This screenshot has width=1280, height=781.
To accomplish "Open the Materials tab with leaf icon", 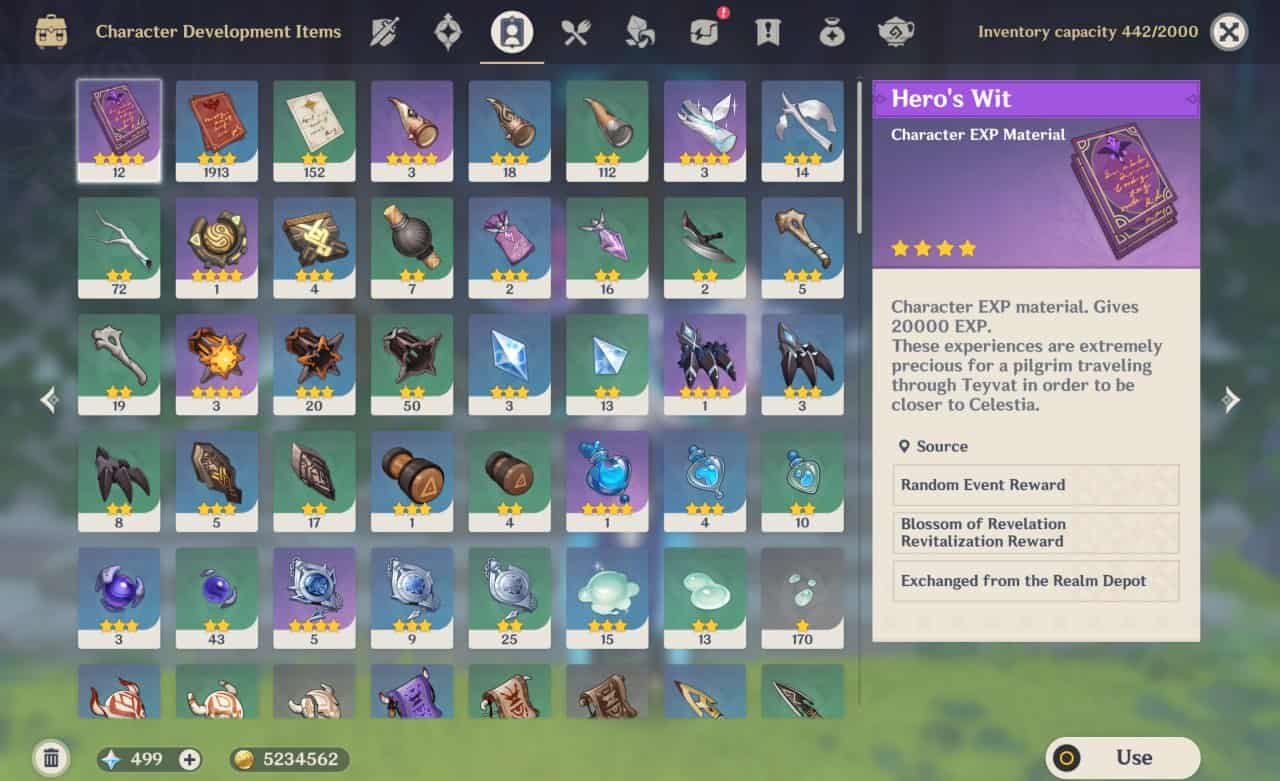I will pyautogui.click(x=639, y=31).
